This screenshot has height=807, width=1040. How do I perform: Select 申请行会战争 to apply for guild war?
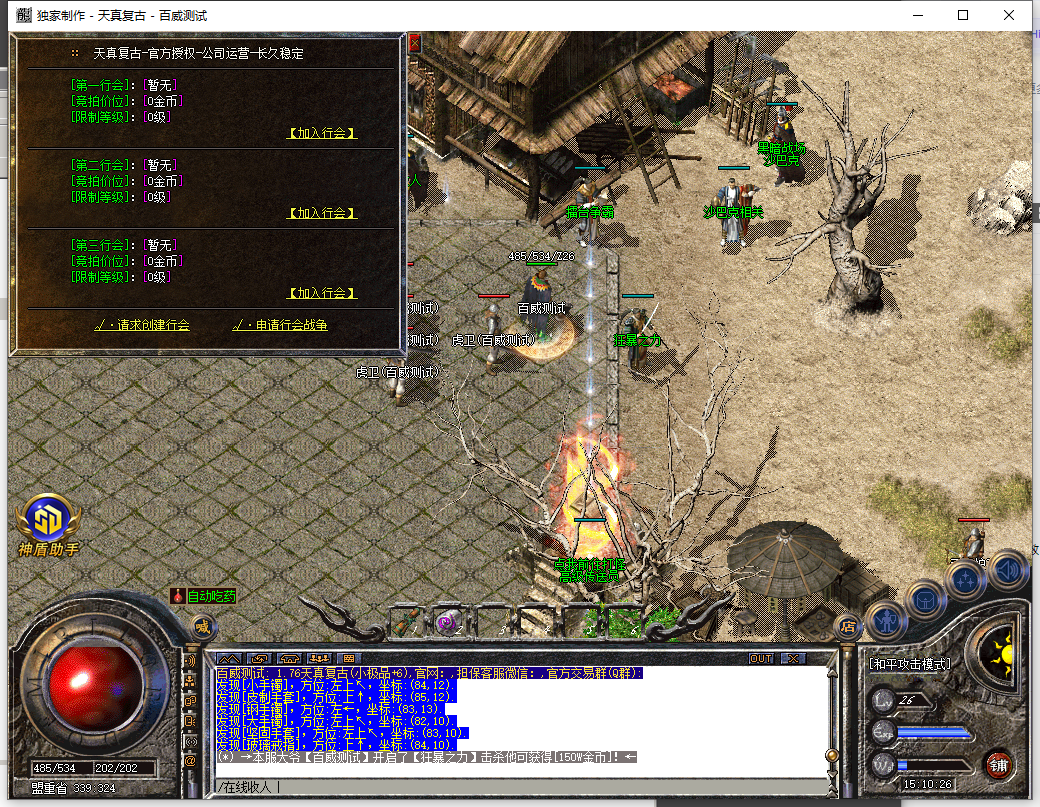[x=280, y=325]
